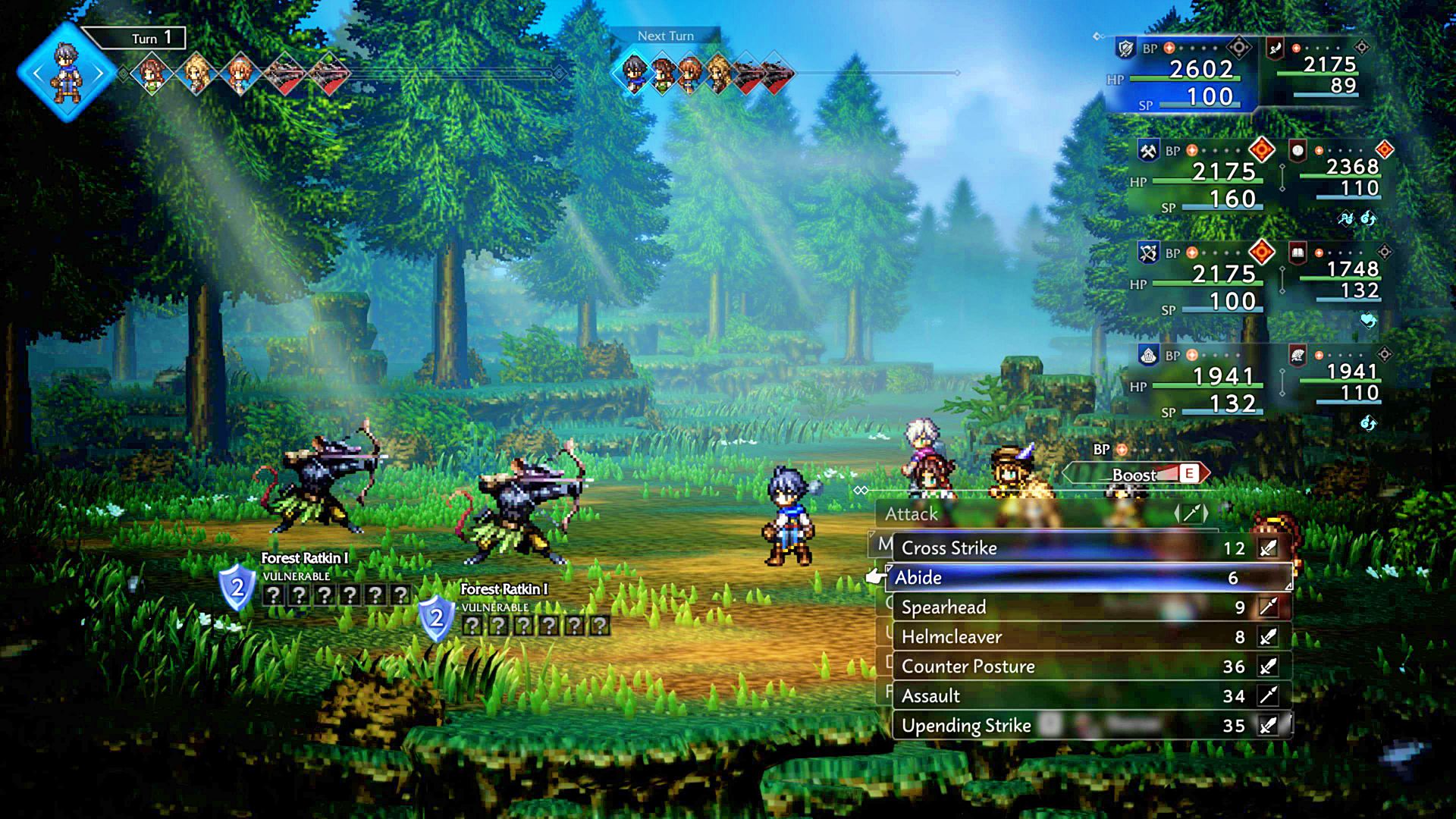This screenshot has width=1456, height=819.
Task: Click the blue swirl buff icon under 110 SP
Action: tap(1368, 220)
